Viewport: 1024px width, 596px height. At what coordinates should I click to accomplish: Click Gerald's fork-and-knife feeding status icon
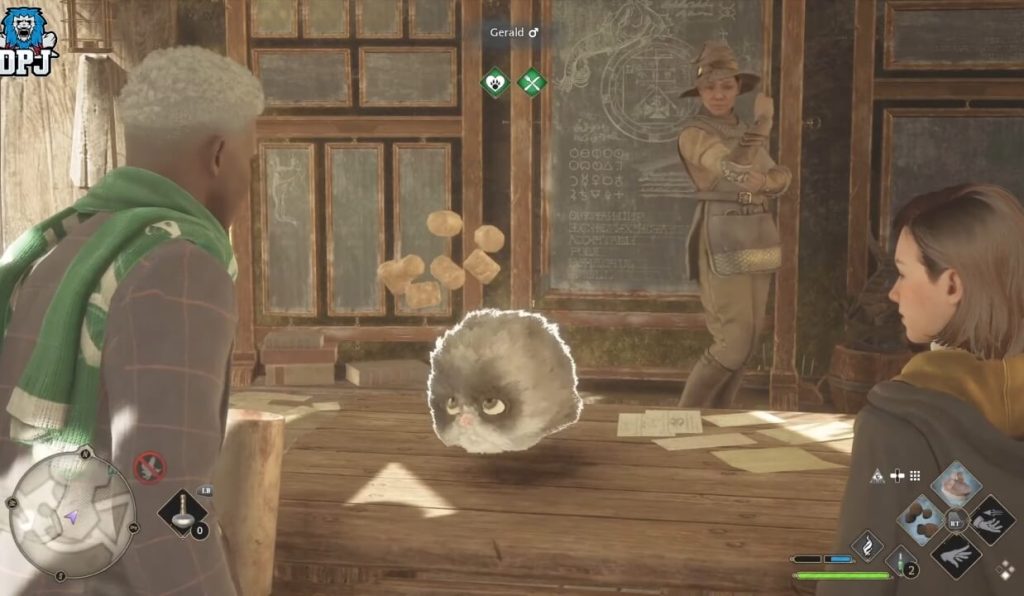click(x=532, y=82)
